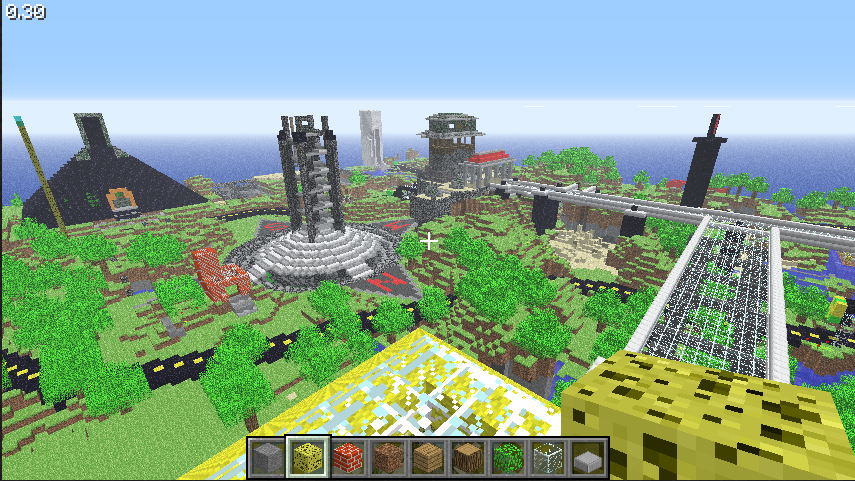Pick the grey stone slab slot

[x=588, y=458]
